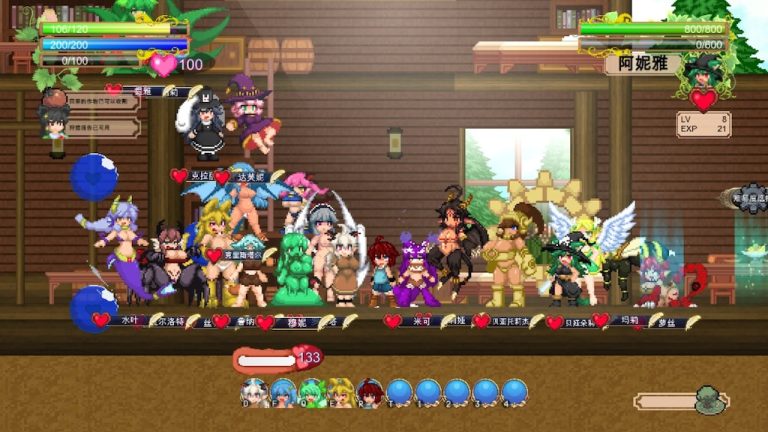The width and height of the screenshot is (768, 432).
Task: Click the green-haired witch target portrait
Action: (703, 70)
